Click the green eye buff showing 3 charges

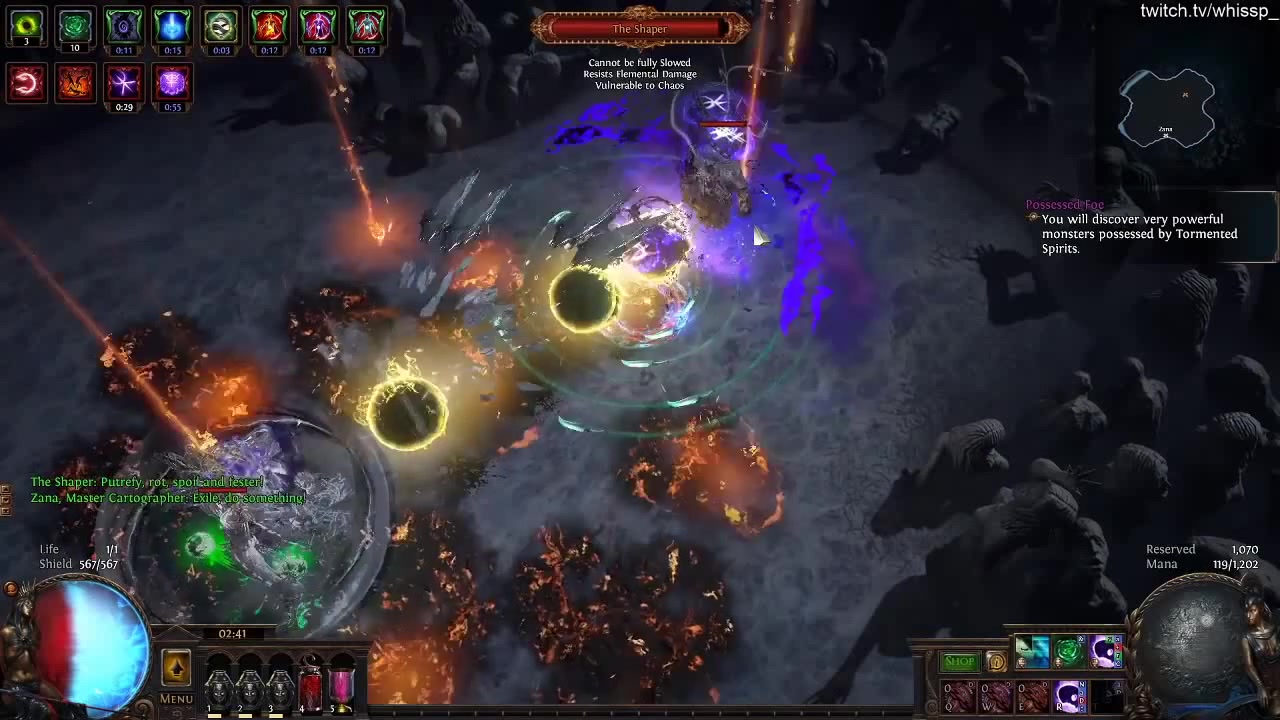pyautogui.click(x=26, y=26)
